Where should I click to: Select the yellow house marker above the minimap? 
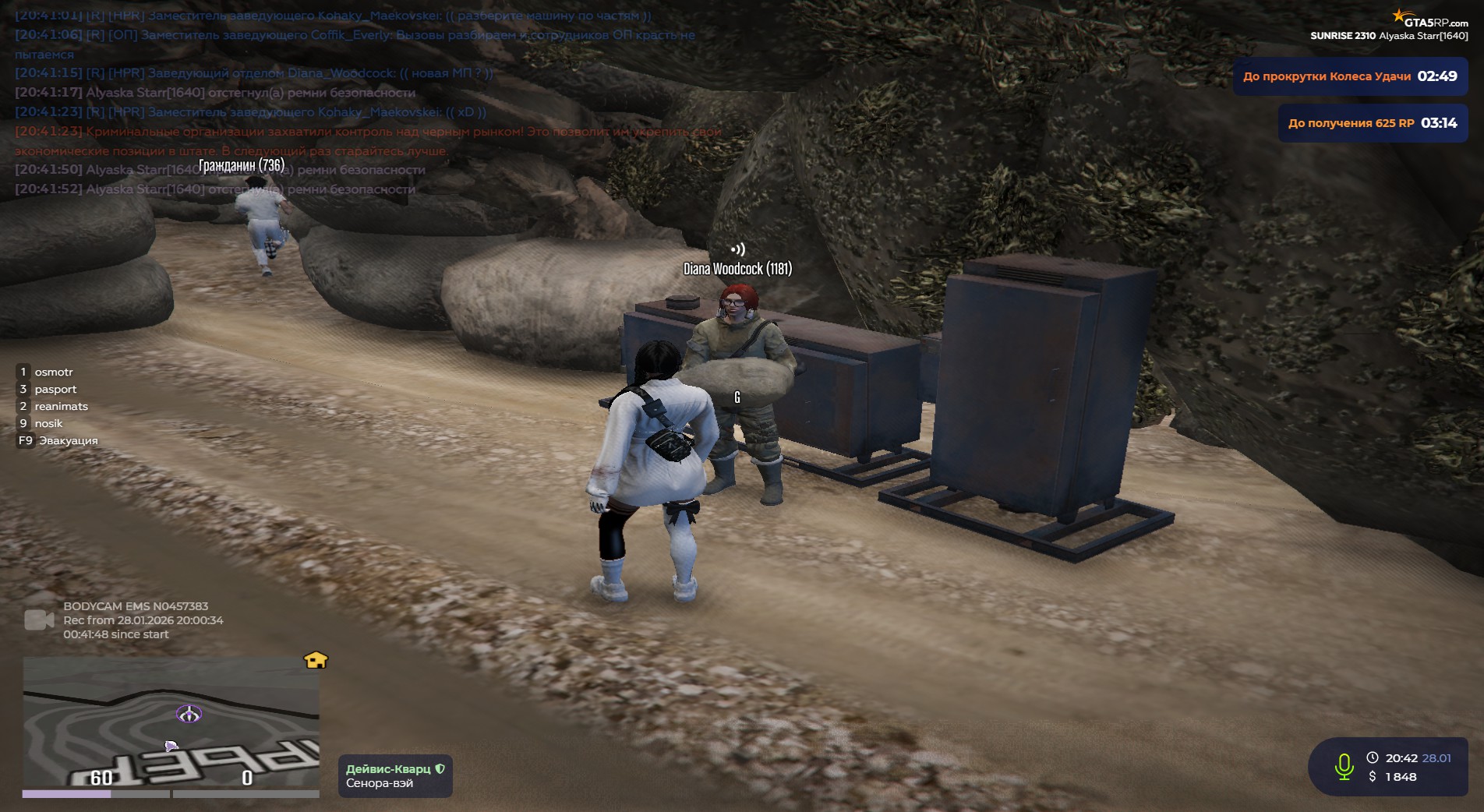coord(316,660)
